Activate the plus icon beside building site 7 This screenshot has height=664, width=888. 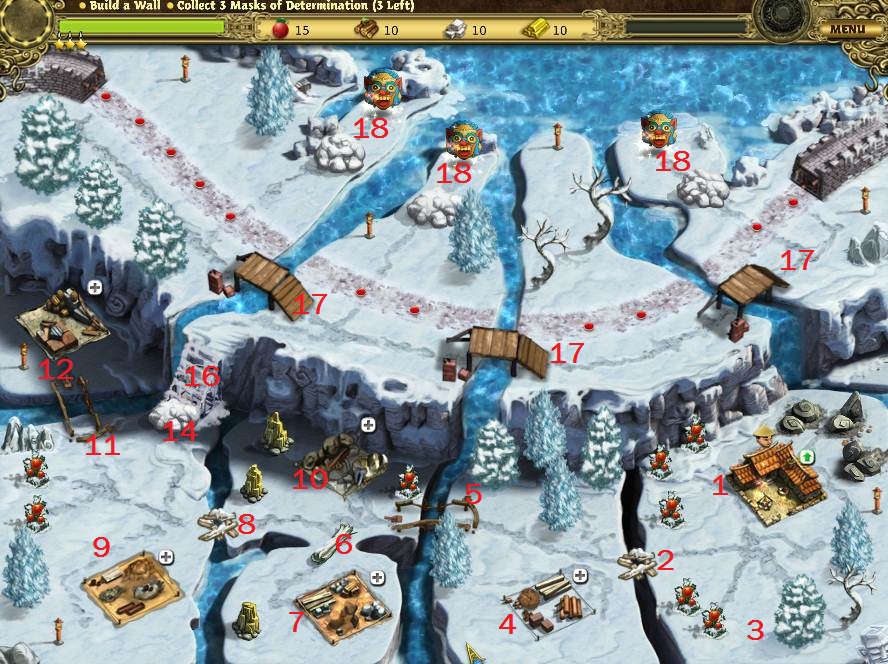point(378,577)
